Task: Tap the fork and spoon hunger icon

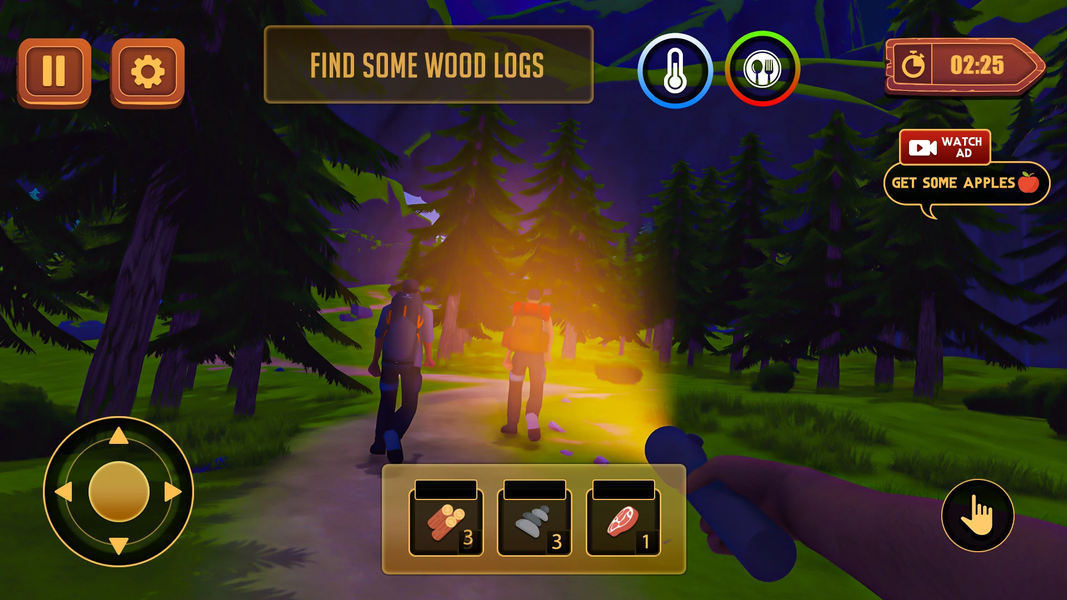Action: coord(762,70)
